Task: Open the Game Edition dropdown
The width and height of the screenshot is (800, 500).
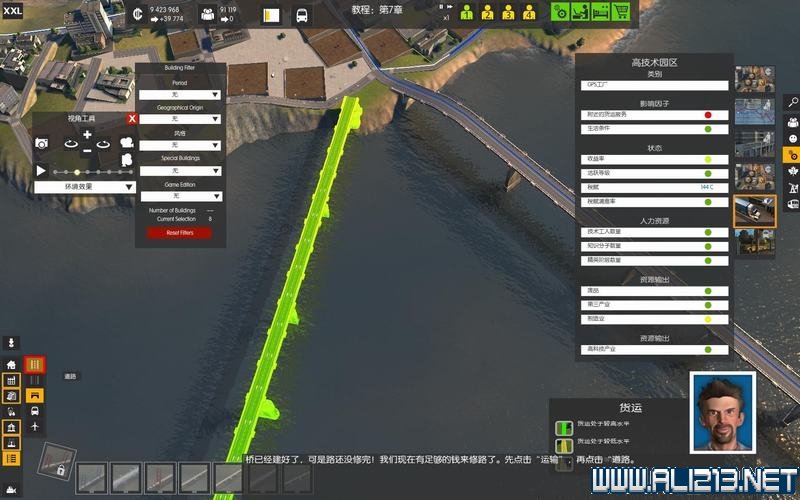Action: [x=180, y=196]
